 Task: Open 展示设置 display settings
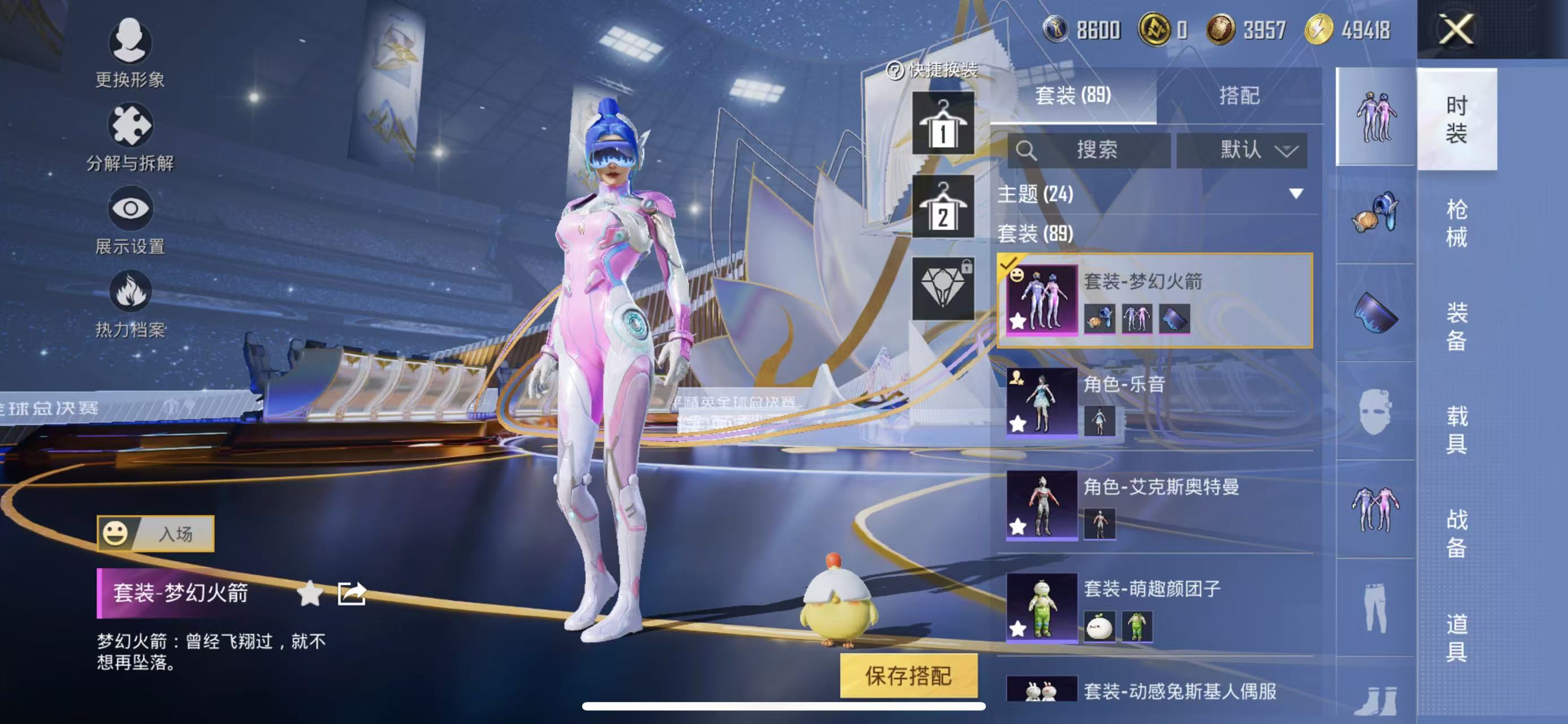click(x=129, y=221)
